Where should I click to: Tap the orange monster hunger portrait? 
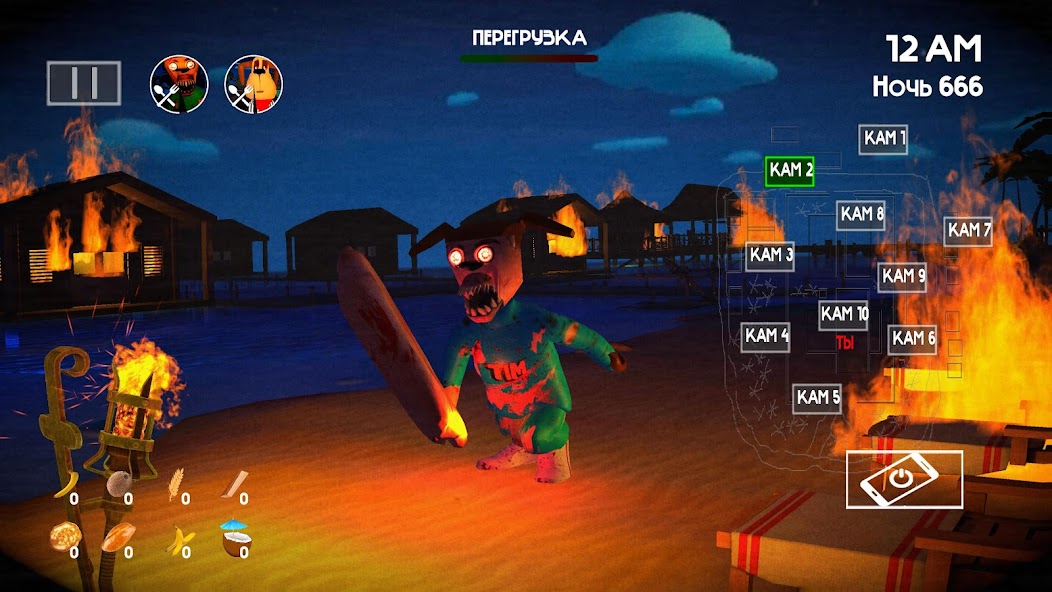point(179,83)
